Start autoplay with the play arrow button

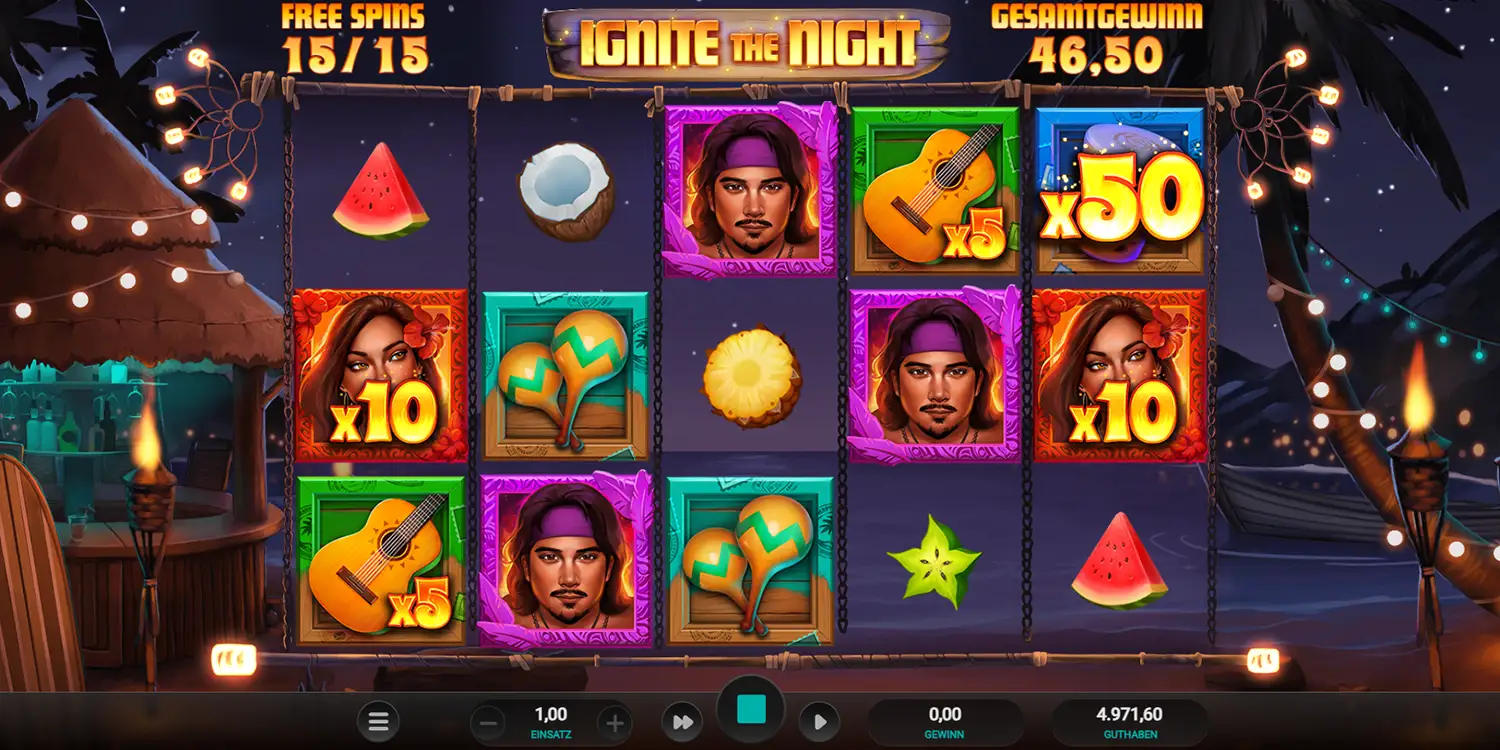(819, 722)
